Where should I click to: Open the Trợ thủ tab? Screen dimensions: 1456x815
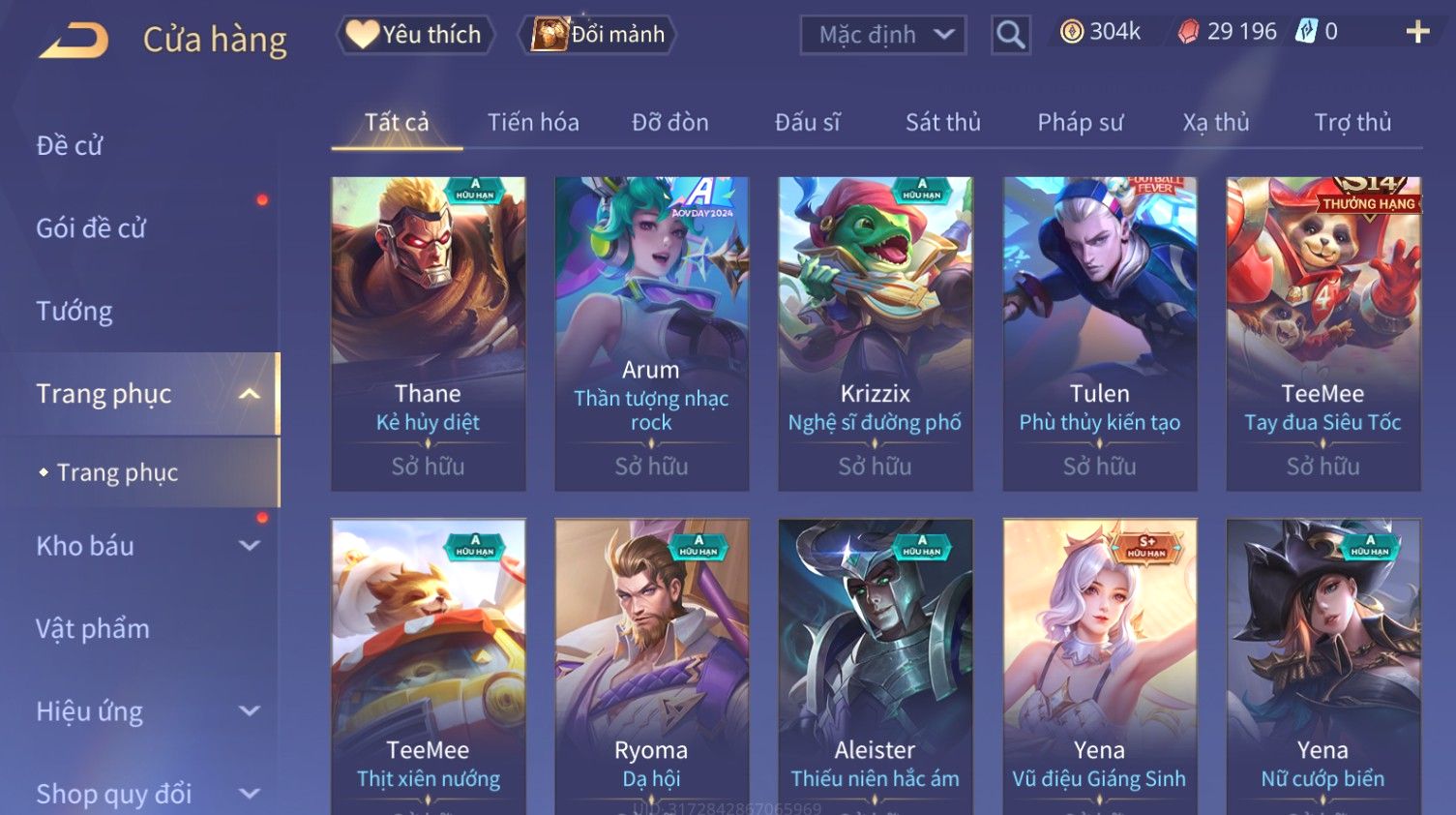[x=1352, y=123]
